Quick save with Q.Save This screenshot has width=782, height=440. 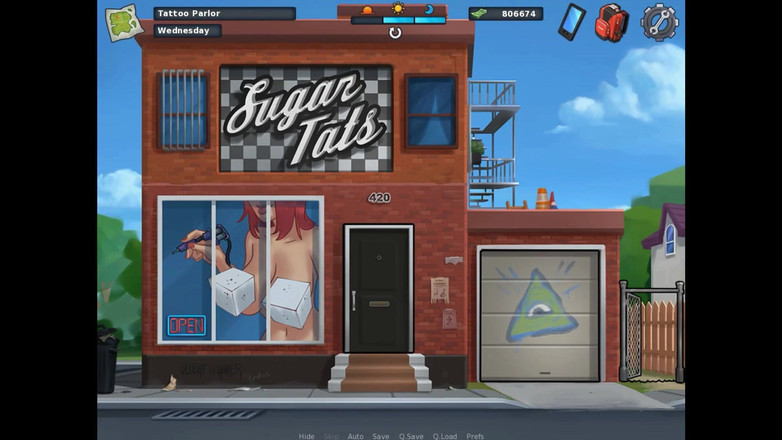411,436
